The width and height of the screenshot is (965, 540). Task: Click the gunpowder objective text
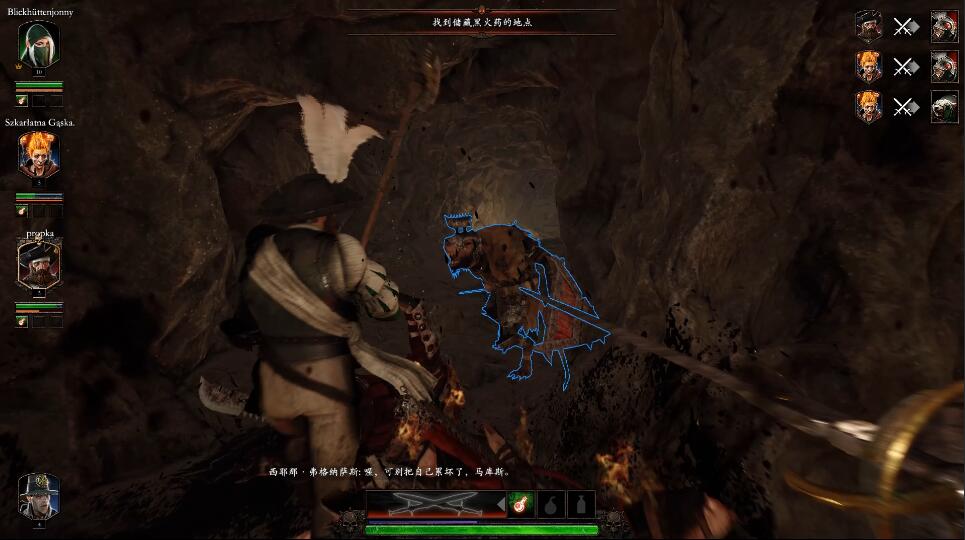[482, 20]
